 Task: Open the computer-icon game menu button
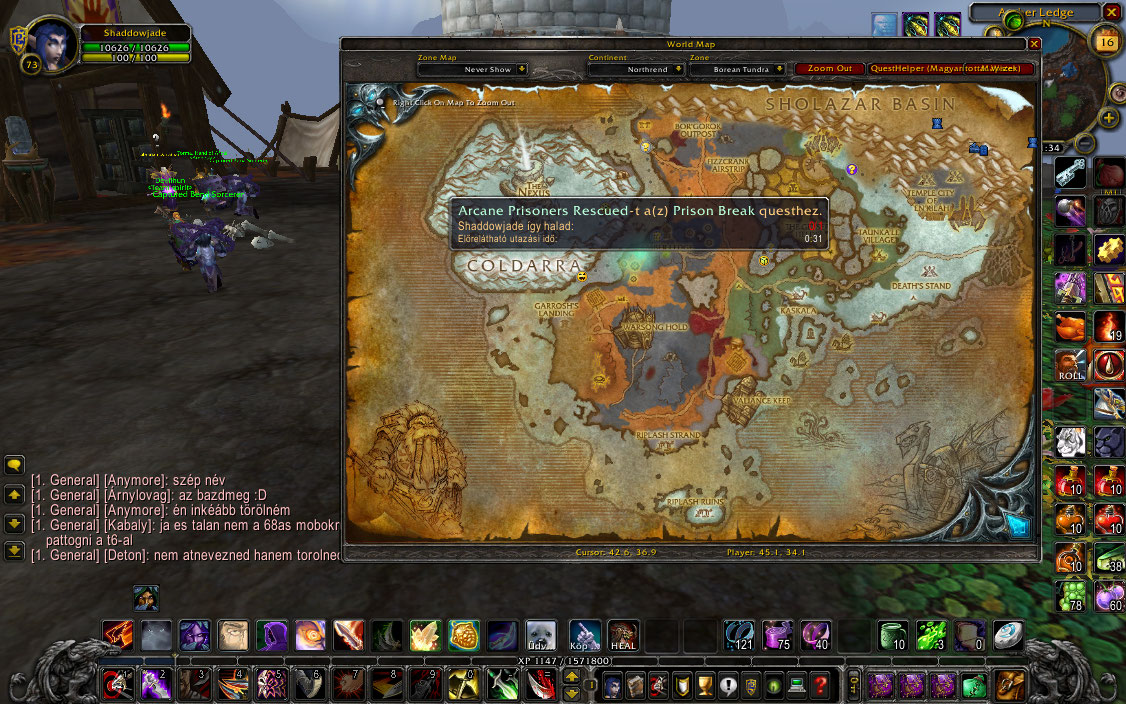click(x=797, y=686)
